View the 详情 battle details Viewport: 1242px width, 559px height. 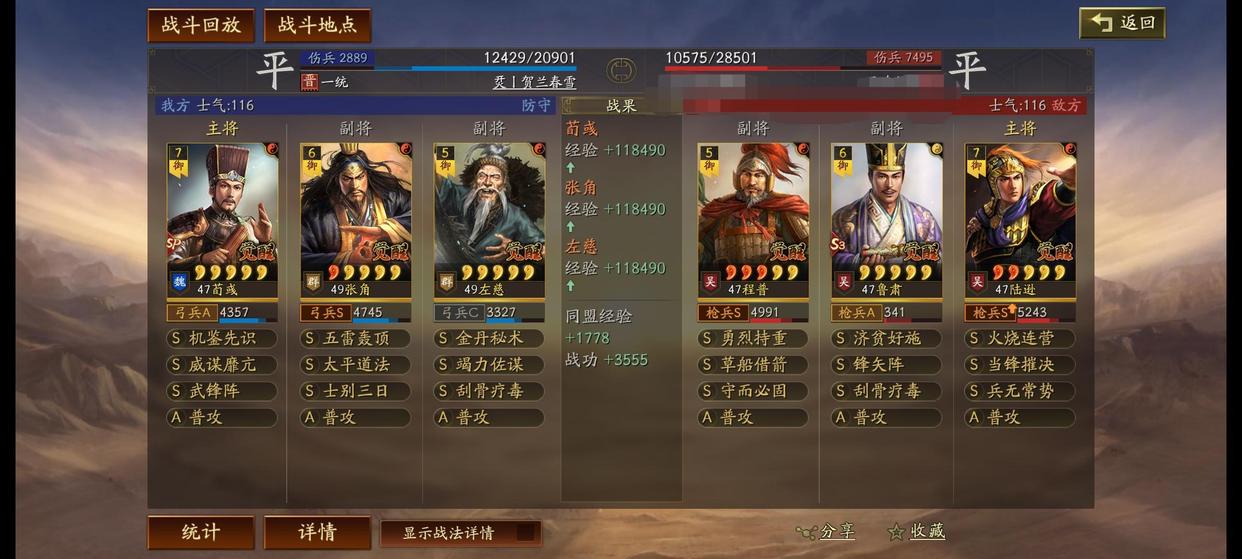[317, 532]
